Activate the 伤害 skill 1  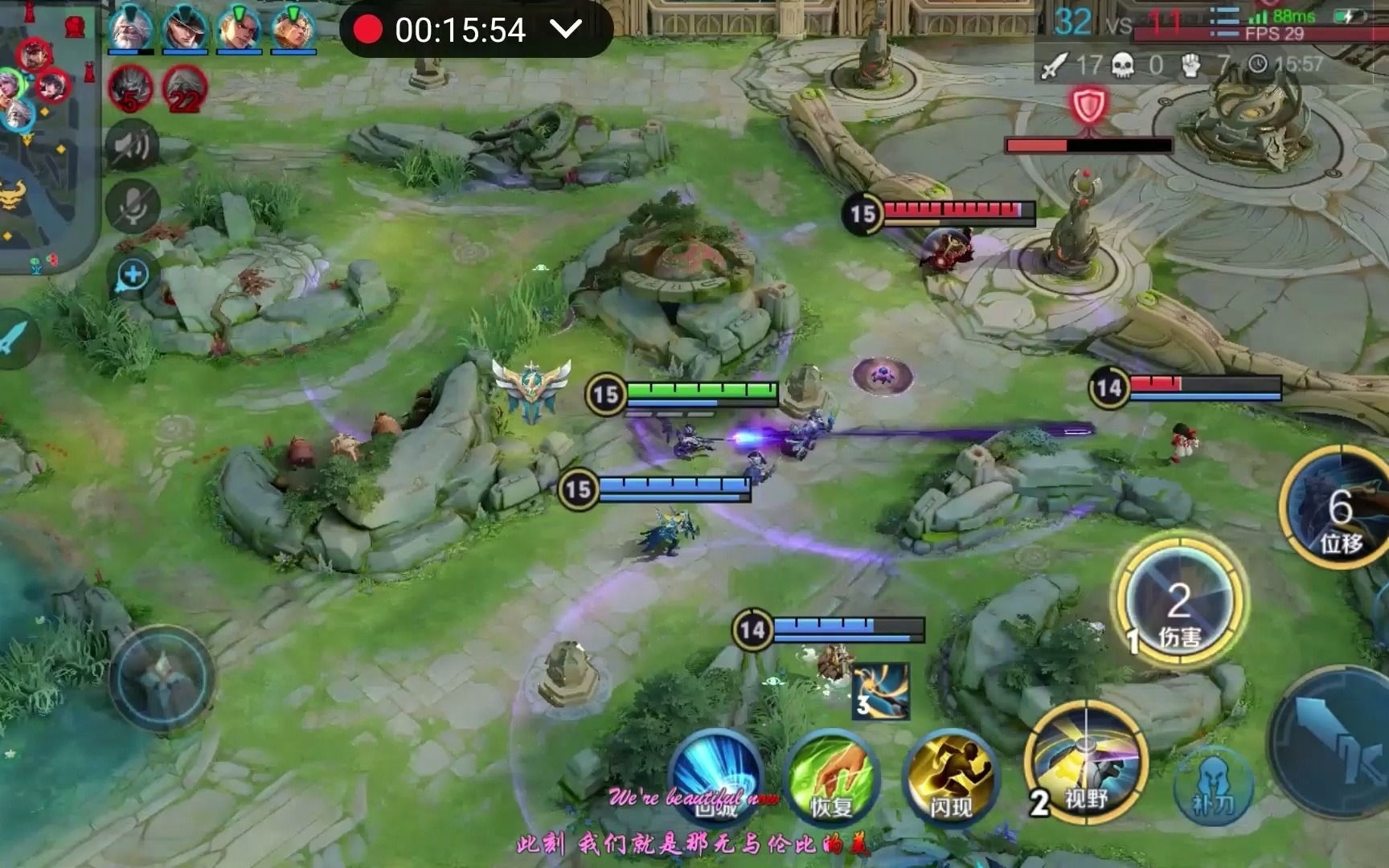(x=1178, y=603)
